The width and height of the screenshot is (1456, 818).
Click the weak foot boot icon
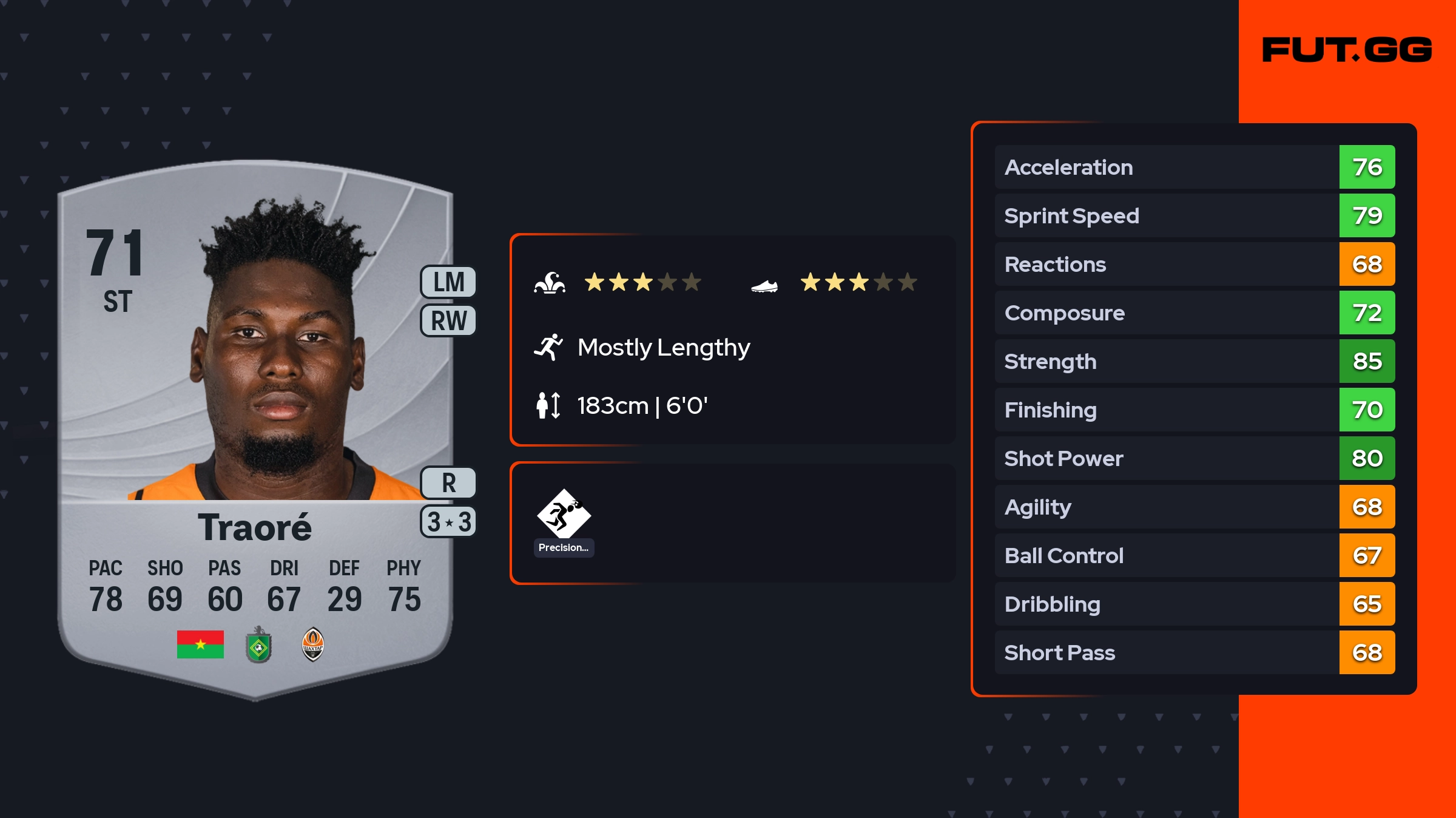pyautogui.click(x=764, y=285)
